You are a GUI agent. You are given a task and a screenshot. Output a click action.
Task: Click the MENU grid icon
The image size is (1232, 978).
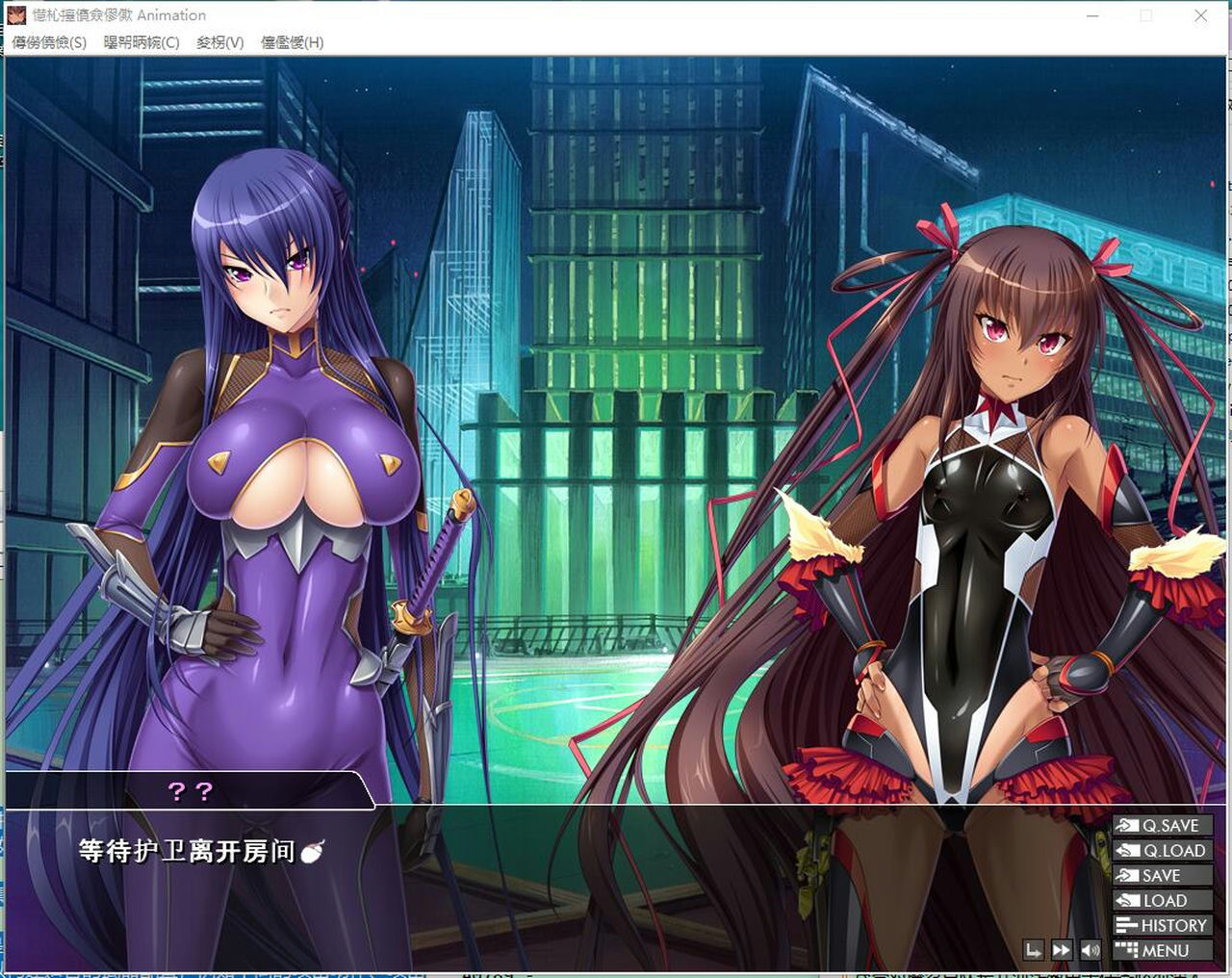tap(1128, 949)
